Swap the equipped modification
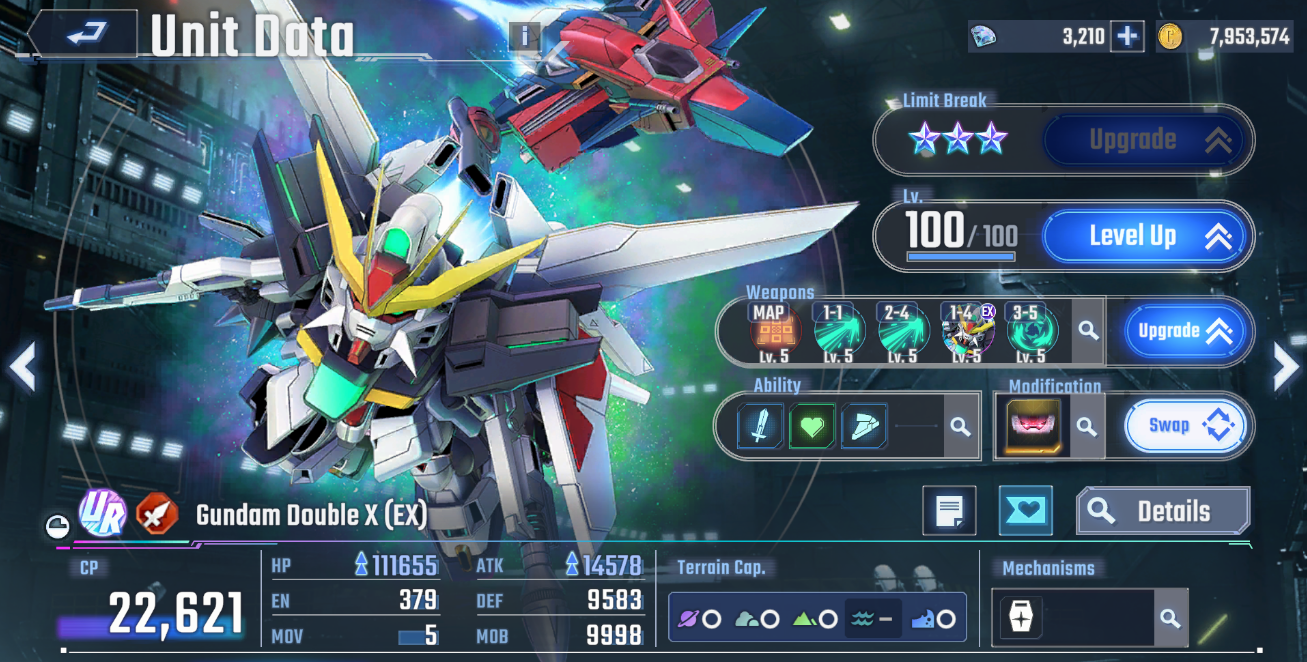Image resolution: width=1307 pixels, height=662 pixels. (1186, 426)
